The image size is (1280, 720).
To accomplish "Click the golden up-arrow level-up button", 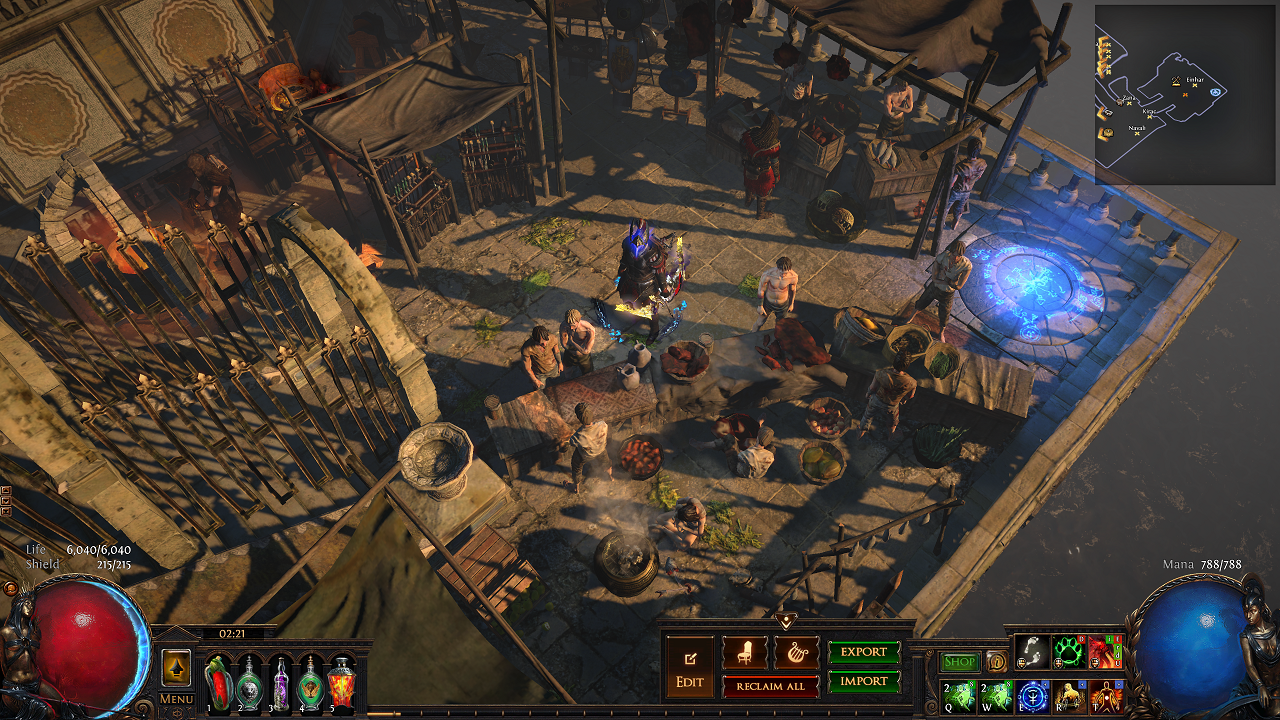I will 176,667.
